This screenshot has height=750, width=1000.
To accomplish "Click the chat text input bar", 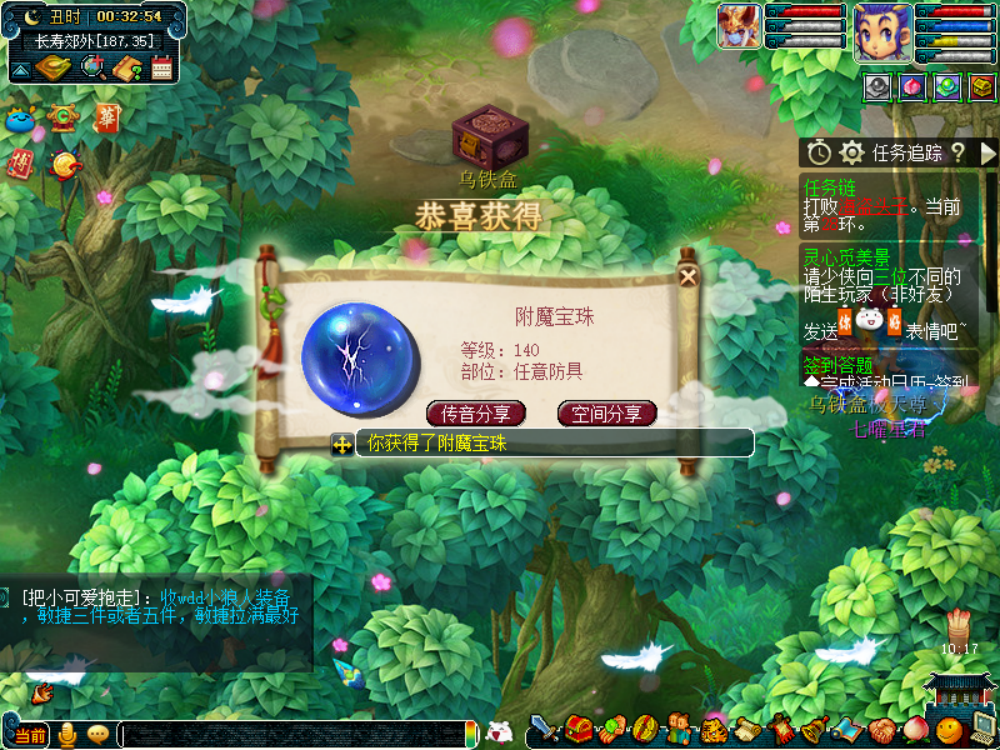I will [295, 735].
